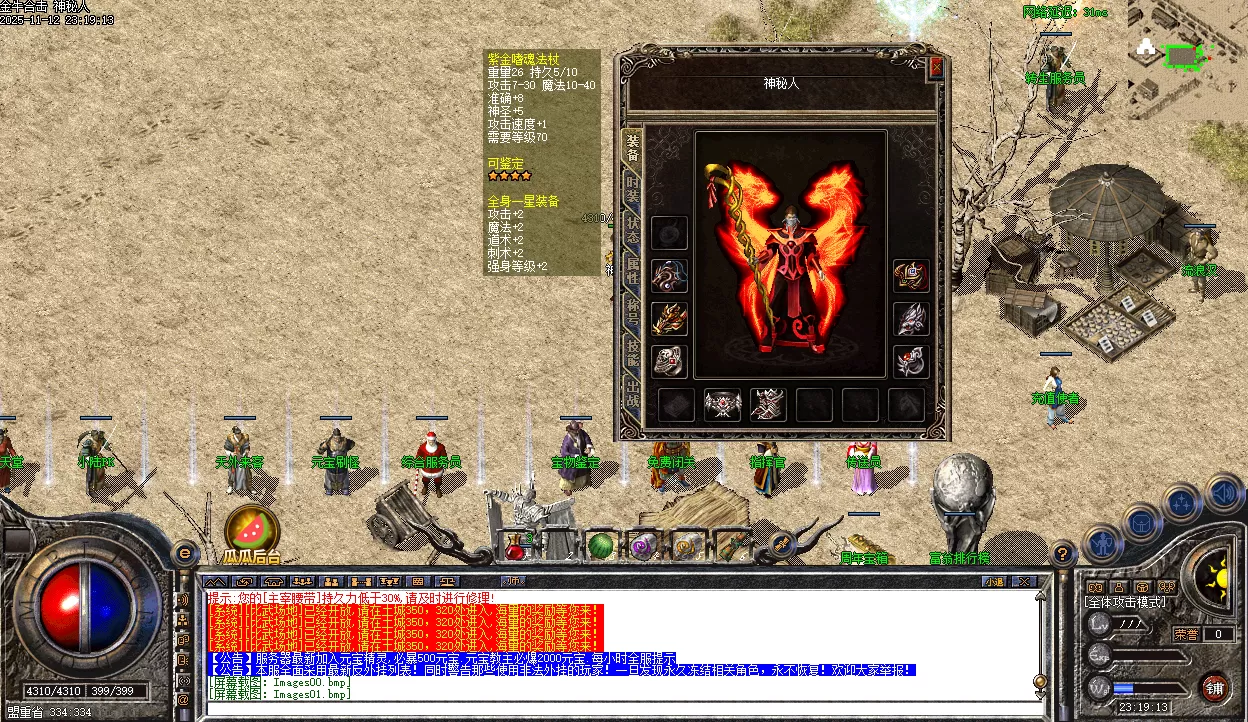Select the 属性 attributes tab

click(632, 267)
